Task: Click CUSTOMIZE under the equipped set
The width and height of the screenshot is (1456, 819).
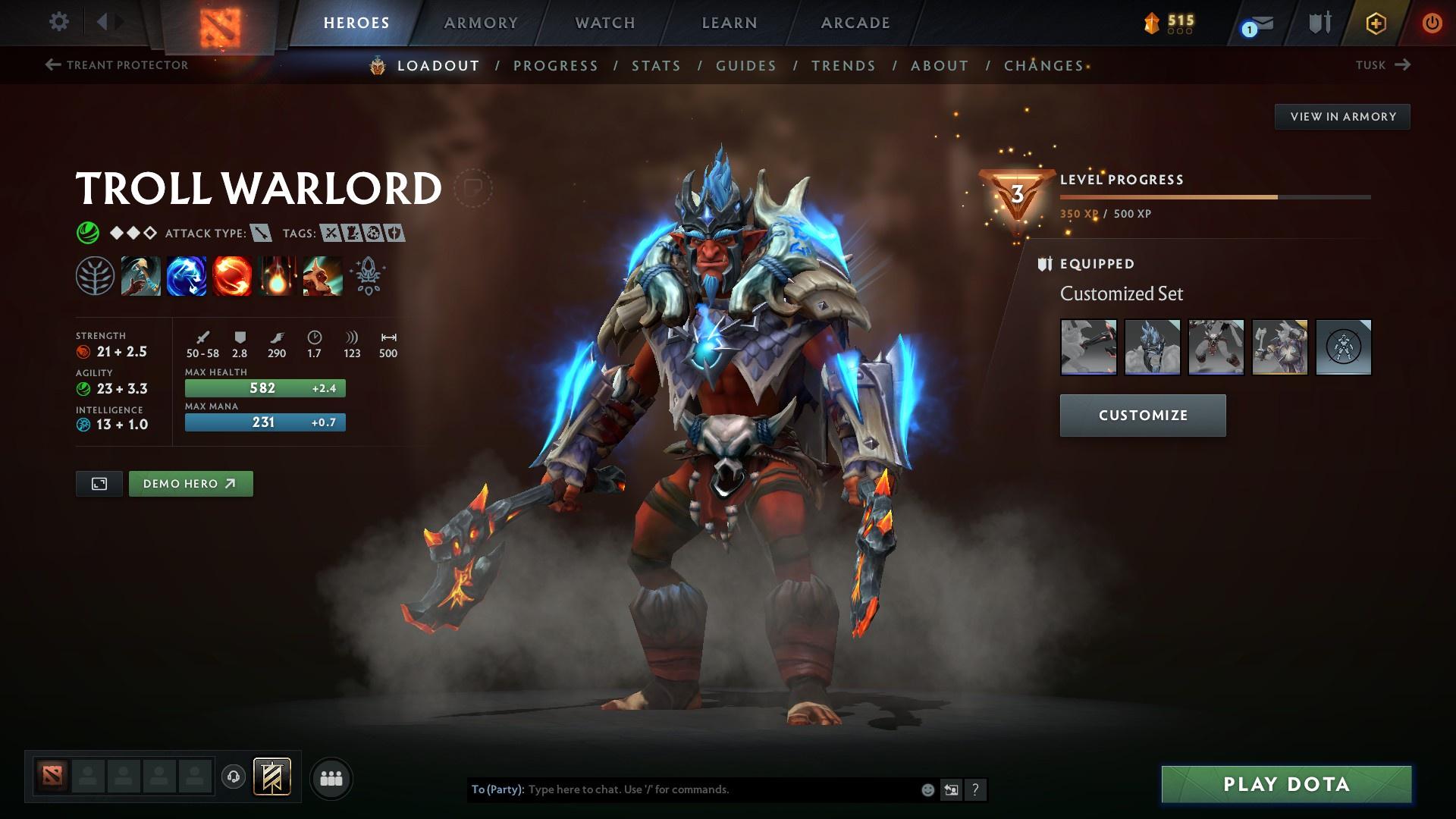Action: pyautogui.click(x=1142, y=415)
